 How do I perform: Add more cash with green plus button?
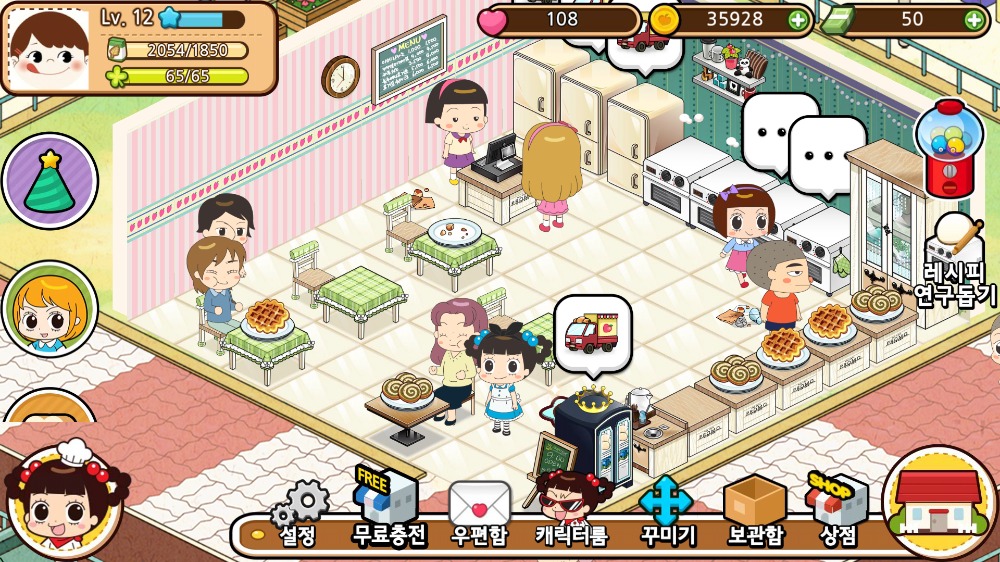(974, 19)
